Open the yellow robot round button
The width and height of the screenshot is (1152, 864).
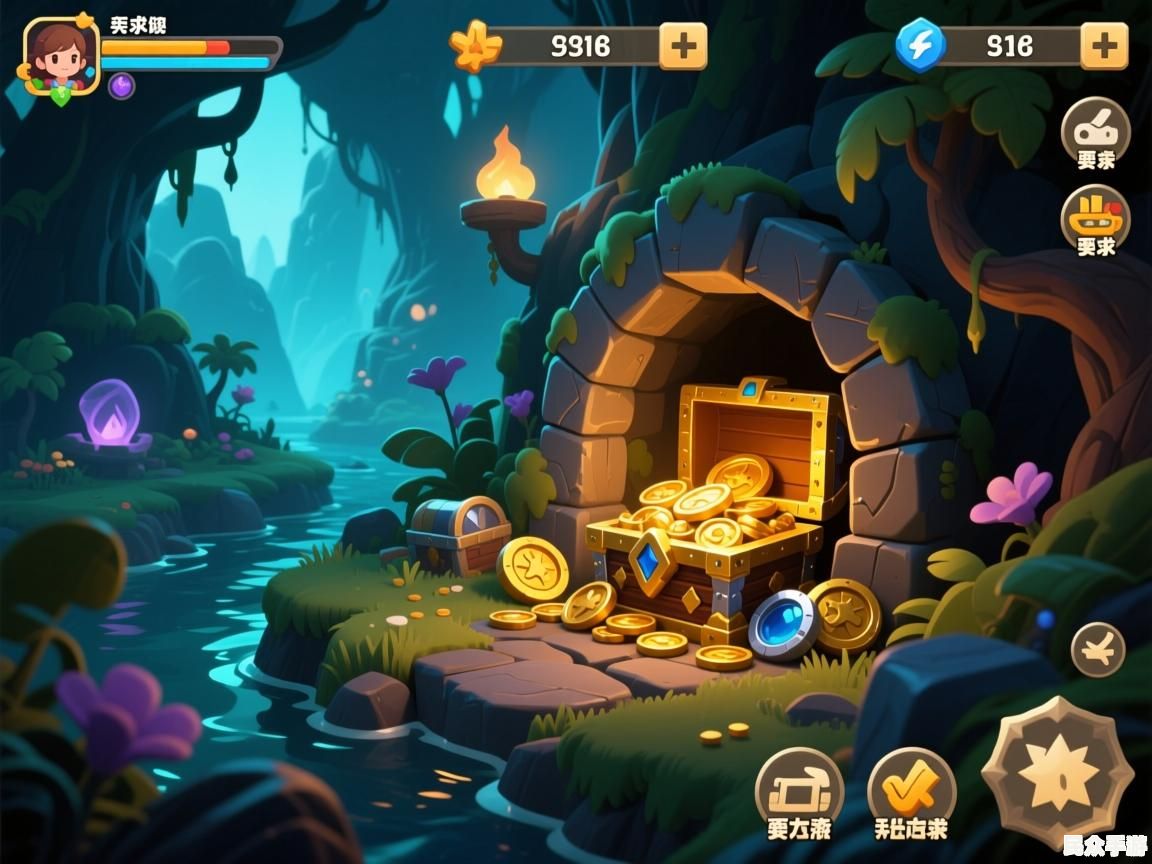point(1095,218)
